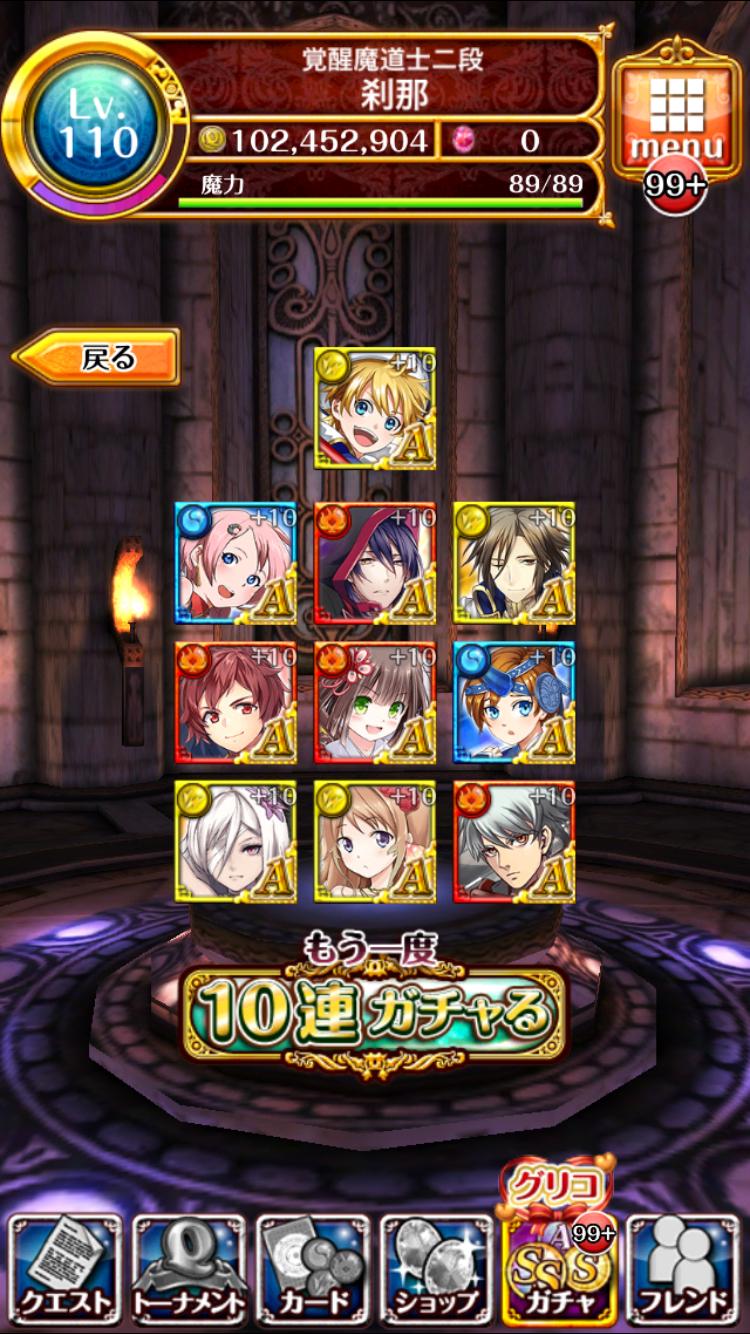Image resolution: width=750 pixels, height=1334 pixels.
Task: Select the white-haired girl card
Action: (x=236, y=841)
